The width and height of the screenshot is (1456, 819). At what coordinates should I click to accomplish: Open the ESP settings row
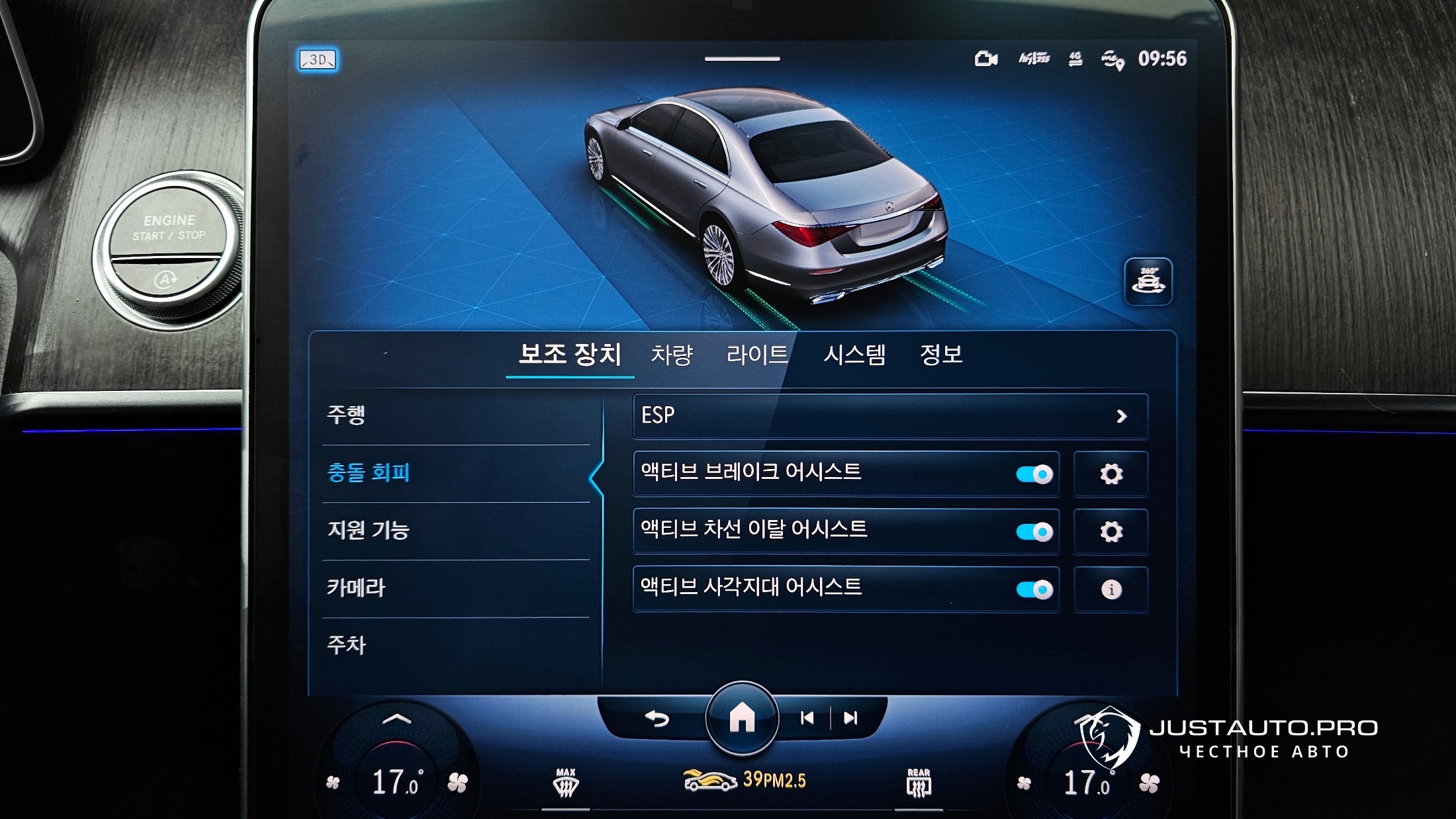point(889,416)
